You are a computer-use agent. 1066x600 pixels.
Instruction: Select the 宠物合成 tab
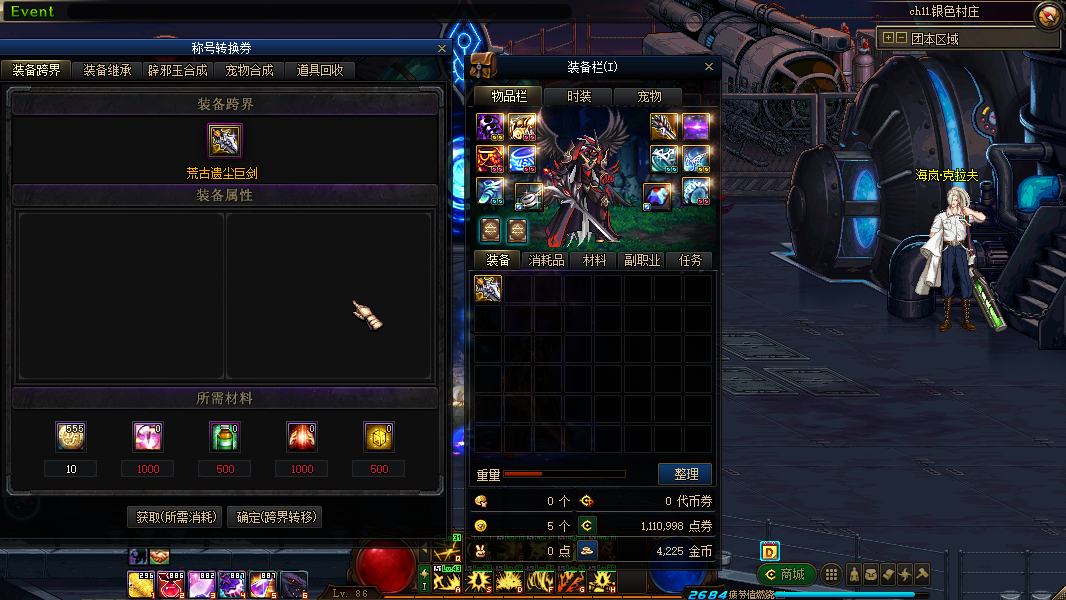(x=249, y=71)
